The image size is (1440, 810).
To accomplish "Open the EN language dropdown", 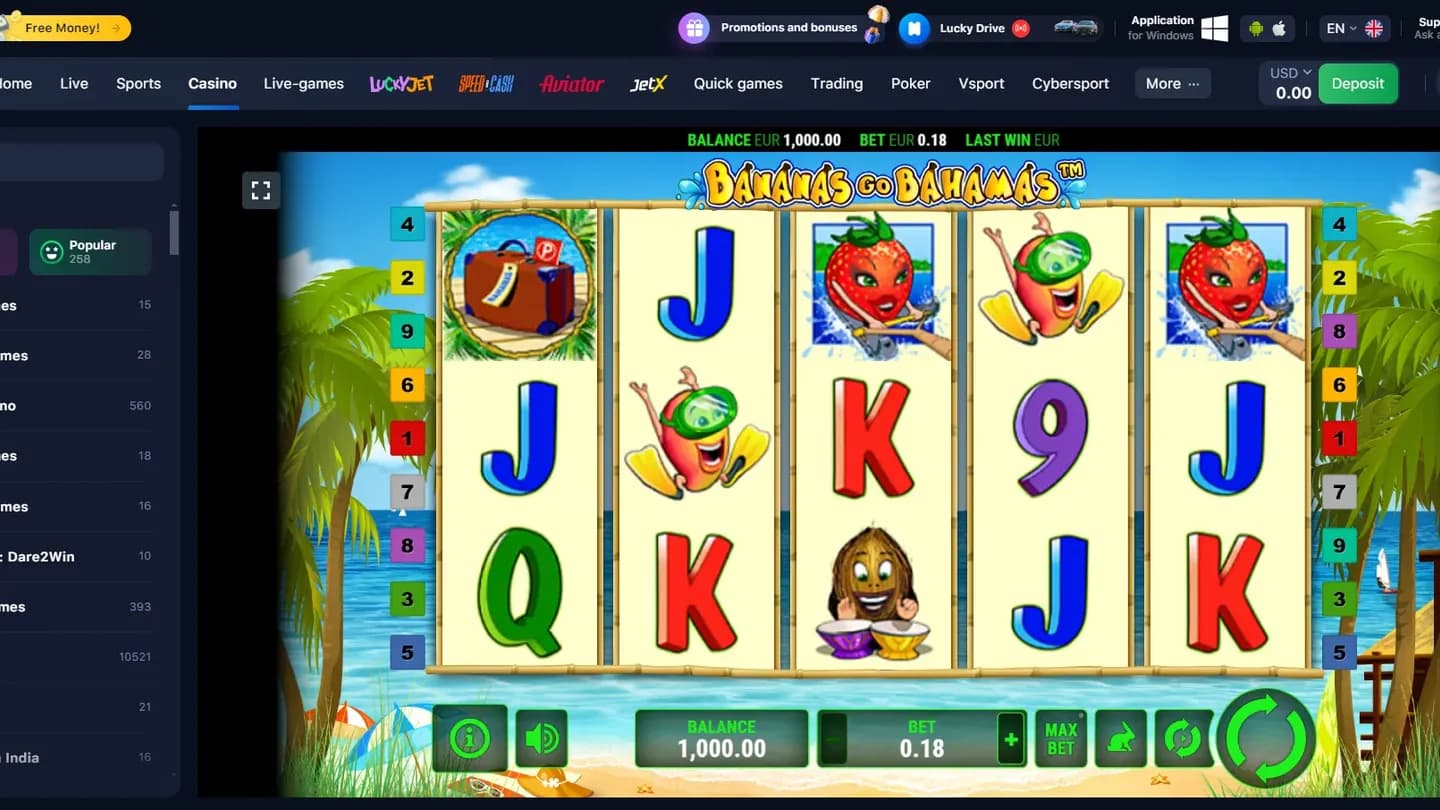I will (x=1355, y=28).
